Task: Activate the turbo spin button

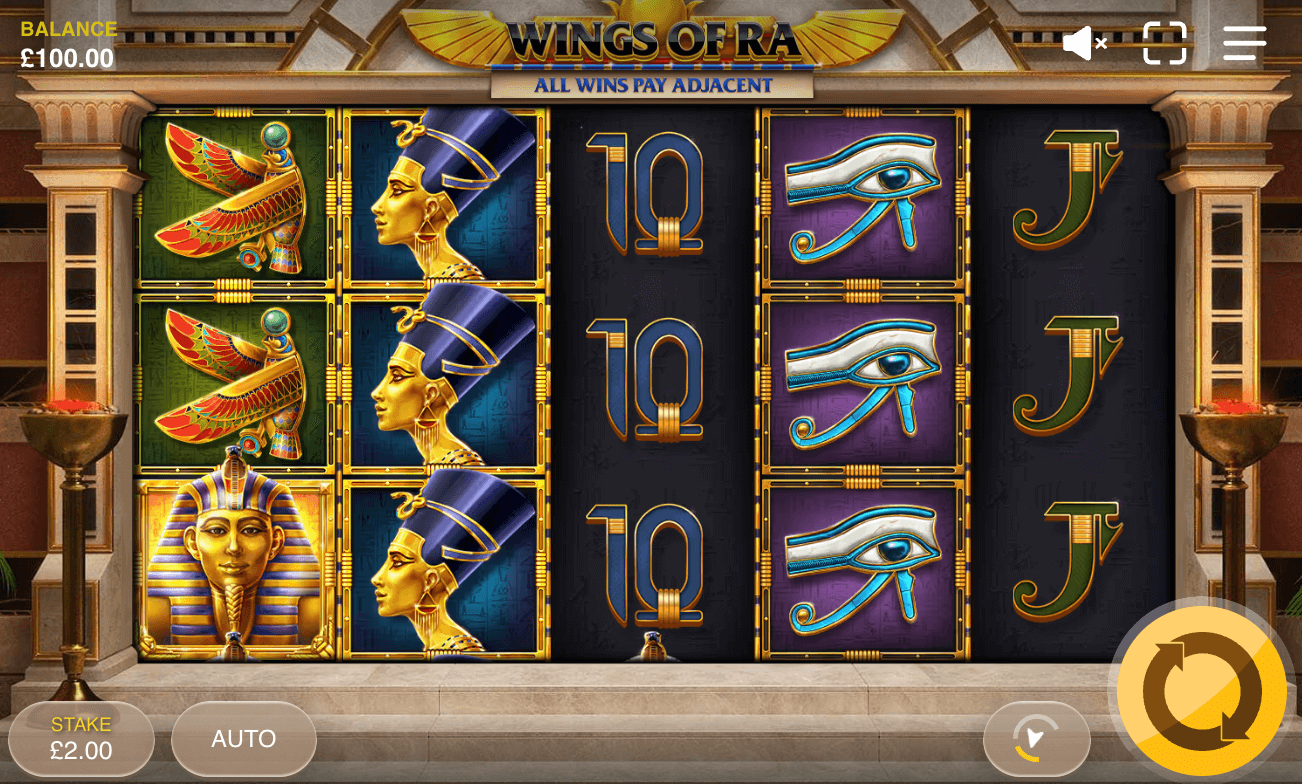Action: click(1035, 738)
